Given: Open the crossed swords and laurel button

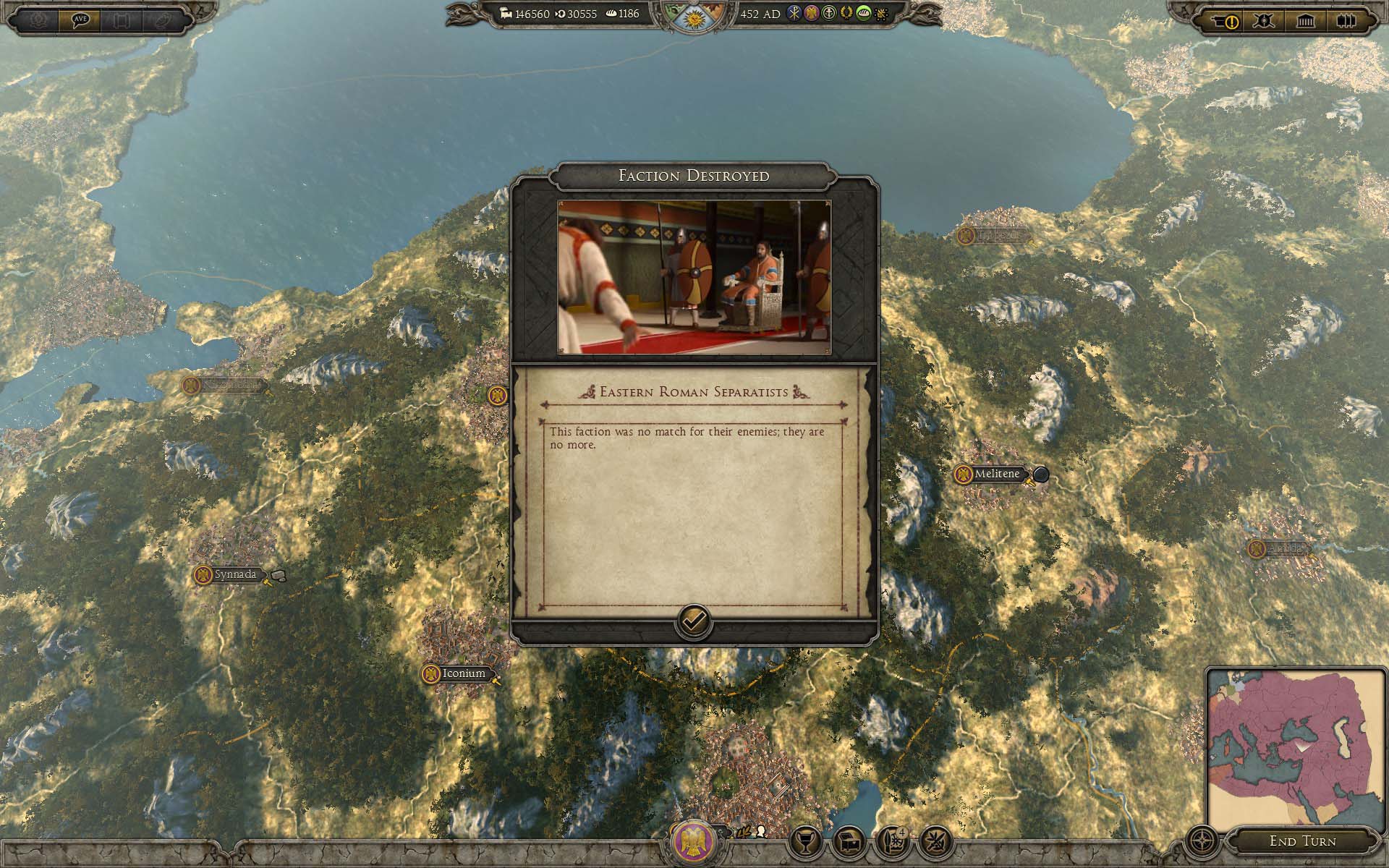Looking at the screenshot, I should pyautogui.click(x=936, y=841).
